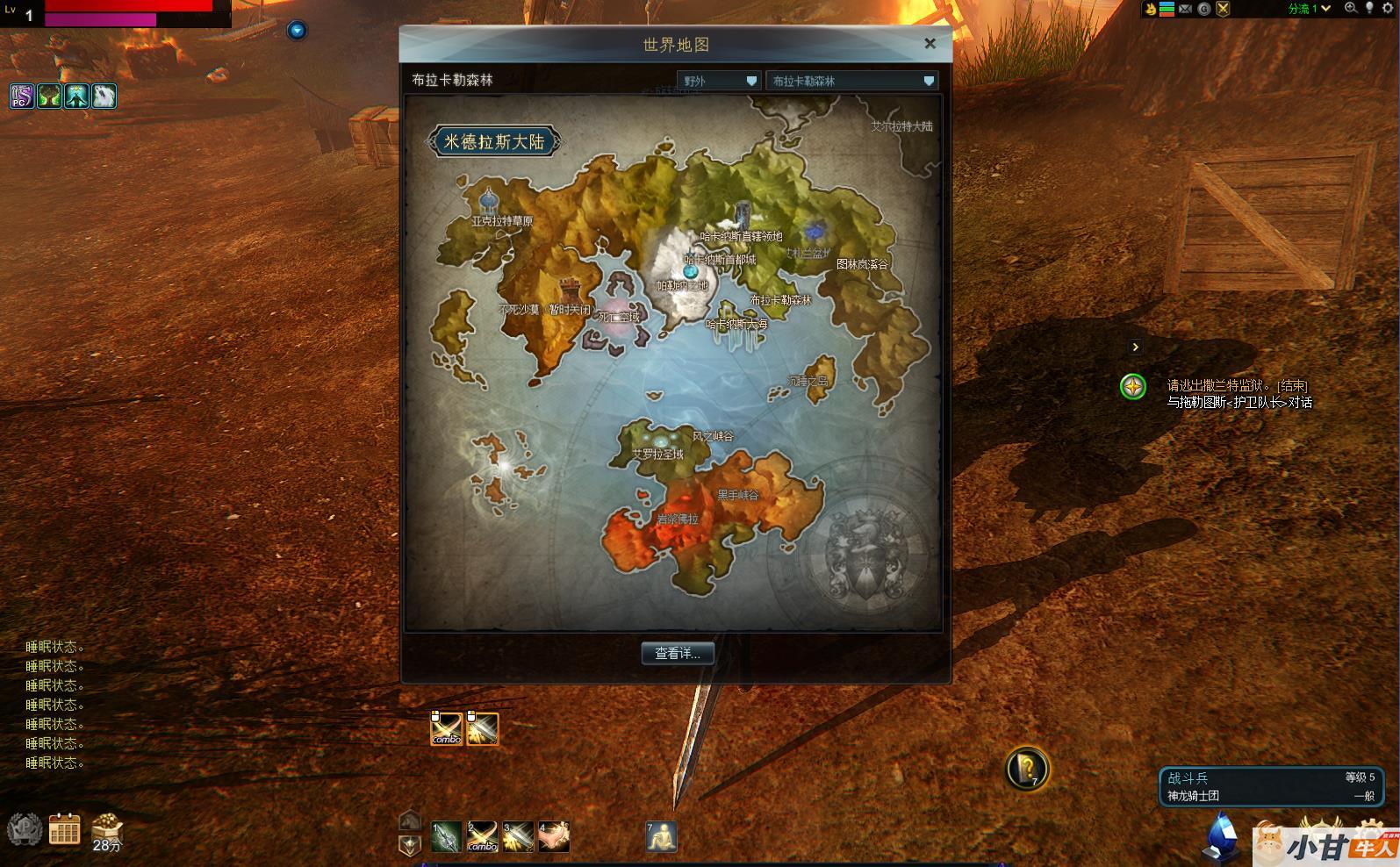1400x867 pixels.
Task: Open the treasure chest timer reward
Action: point(106,828)
